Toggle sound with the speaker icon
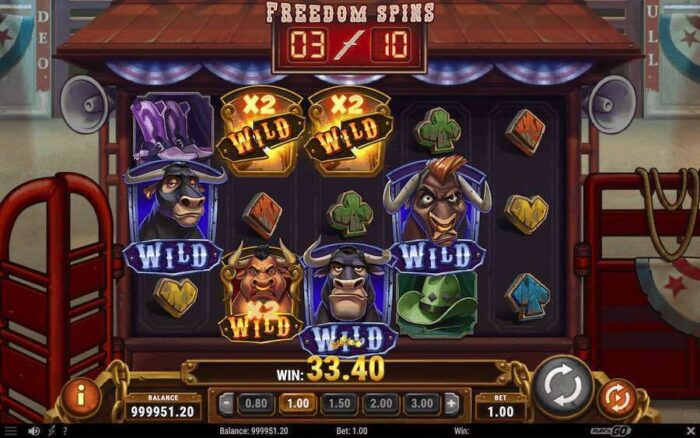Screen dimensions: 700x438 click(x=32, y=431)
